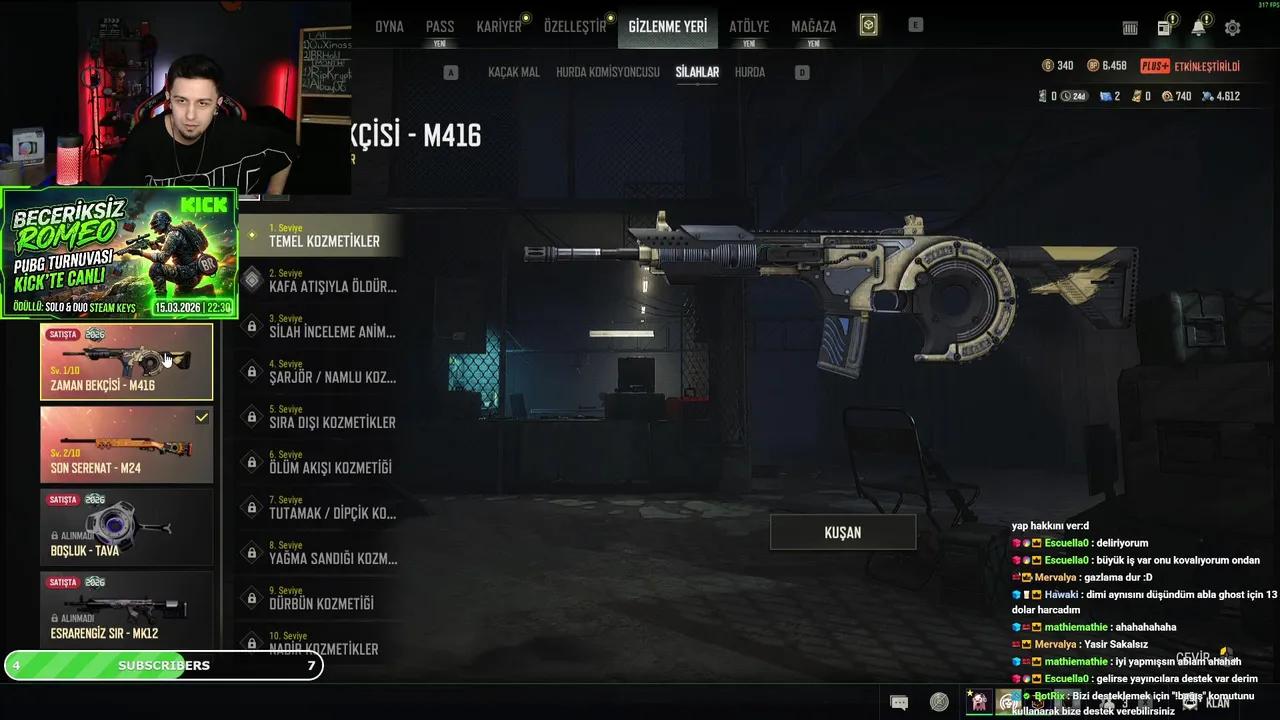This screenshot has height=720, width=1280.
Task: Check the notifications bell
Action: click(x=1198, y=28)
